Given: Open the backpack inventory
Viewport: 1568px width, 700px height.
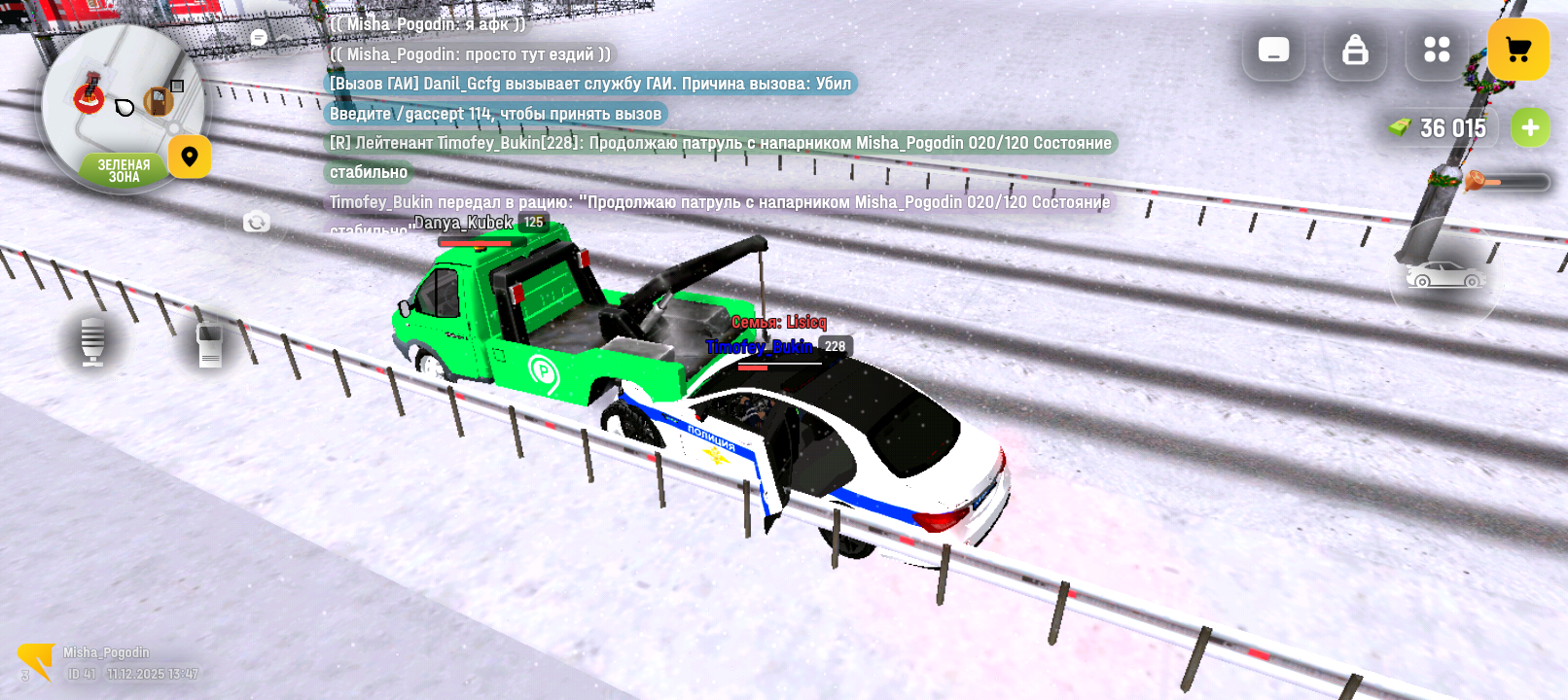Looking at the screenshot, I should point(1355,50).
